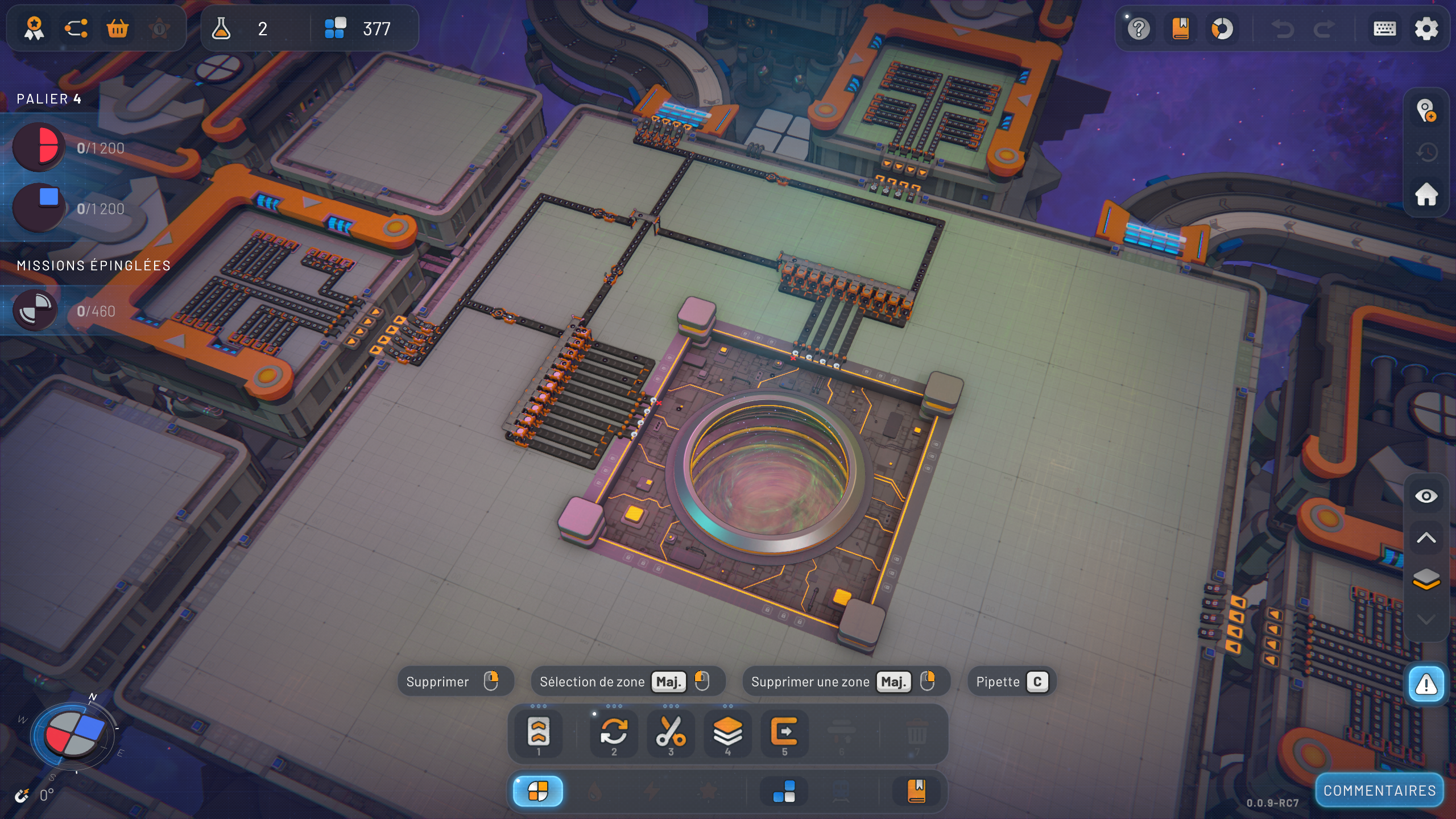This screenshot has width=1456, height=819.
Task: Toggle the eye visibility button
Action: (1426, 497)
